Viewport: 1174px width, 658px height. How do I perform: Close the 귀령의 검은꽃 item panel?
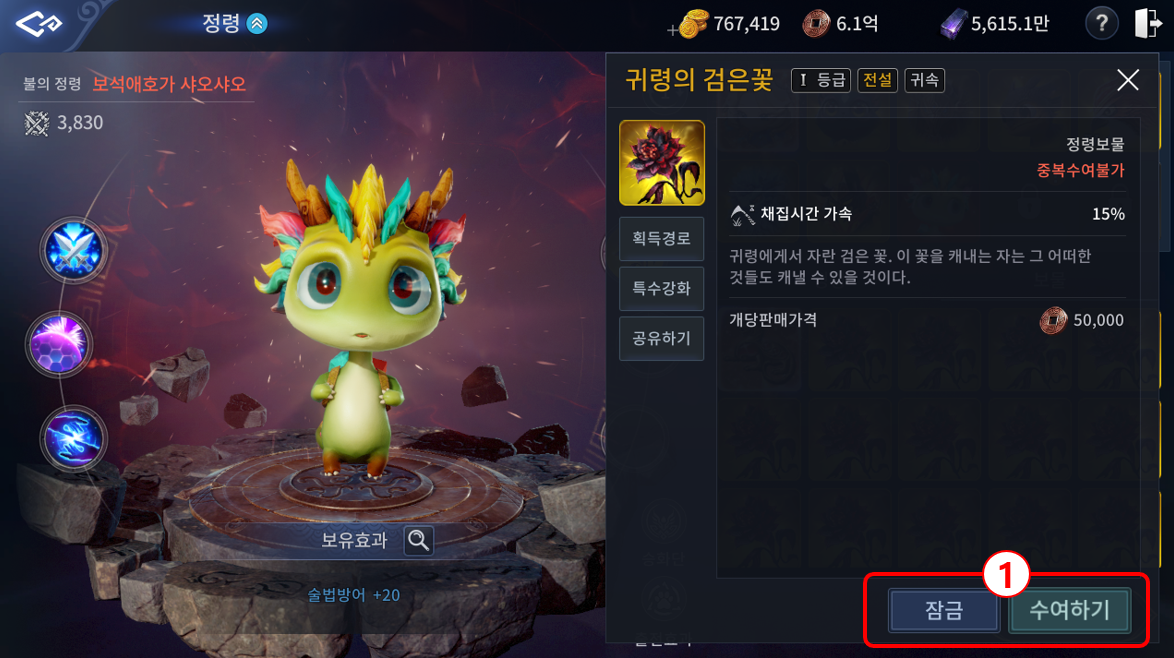pyautogui.click(x=1127, y=81)
